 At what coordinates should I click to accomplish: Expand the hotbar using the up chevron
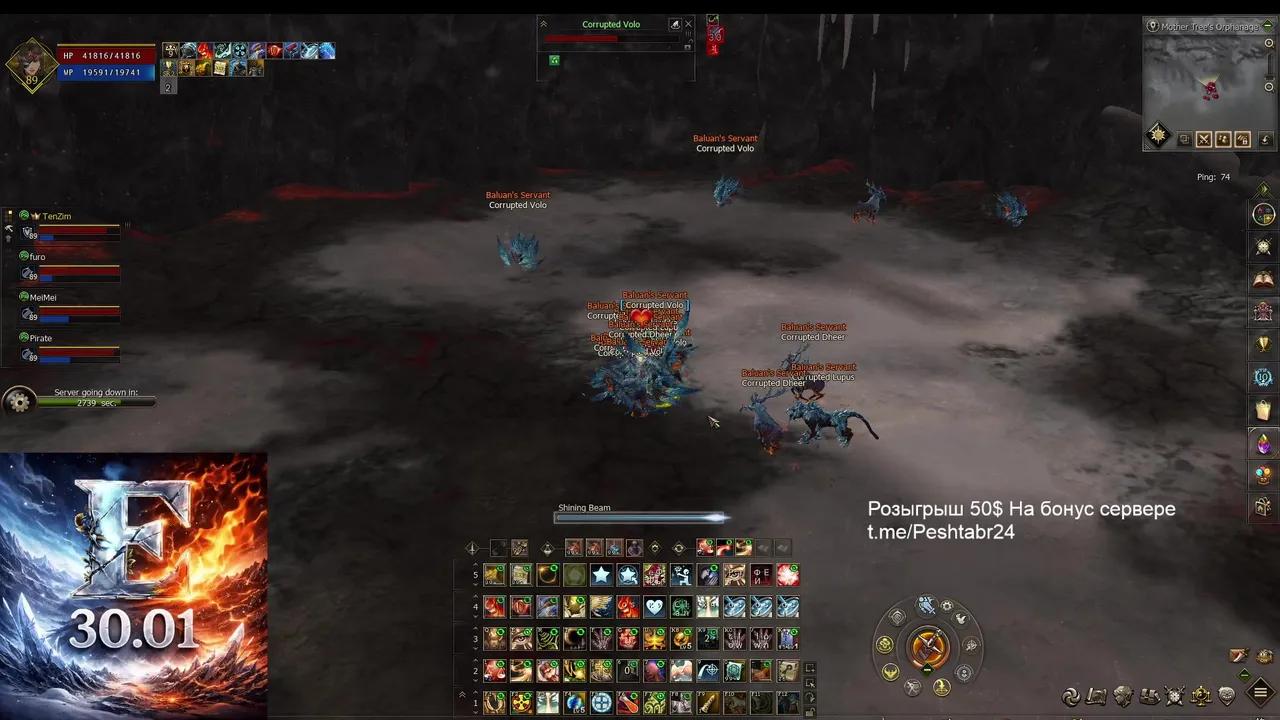tap(461, 693)
